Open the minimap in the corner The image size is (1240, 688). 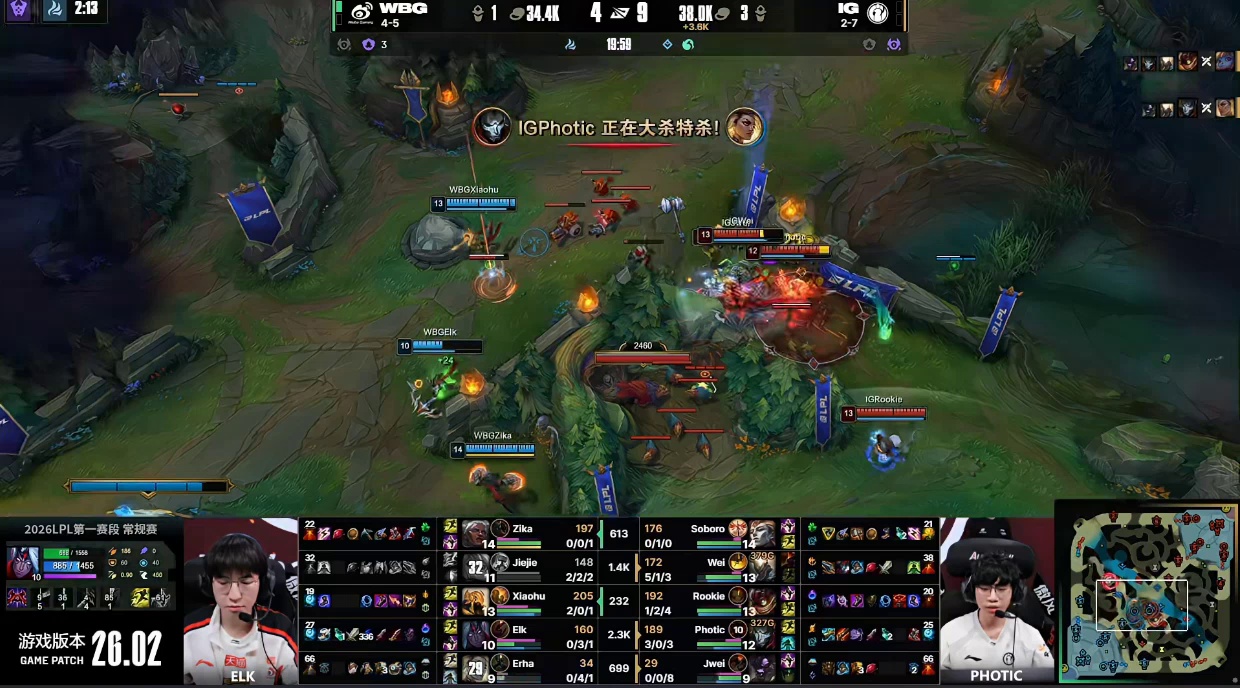click(1146, 594)
